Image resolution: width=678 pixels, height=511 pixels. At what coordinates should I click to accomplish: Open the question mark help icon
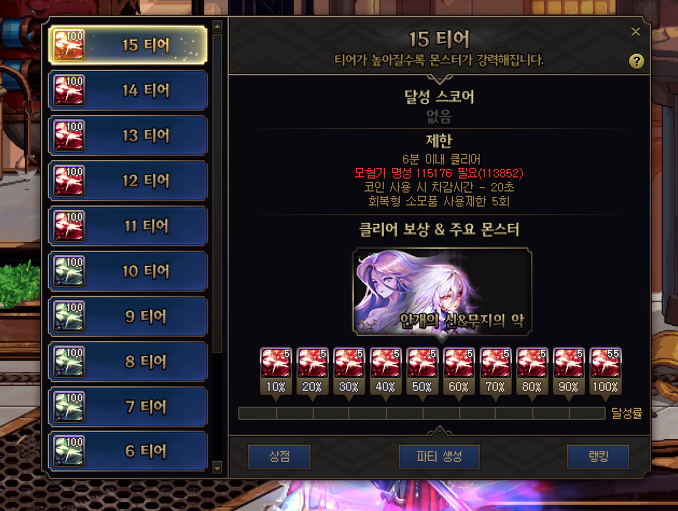(636, 61)
